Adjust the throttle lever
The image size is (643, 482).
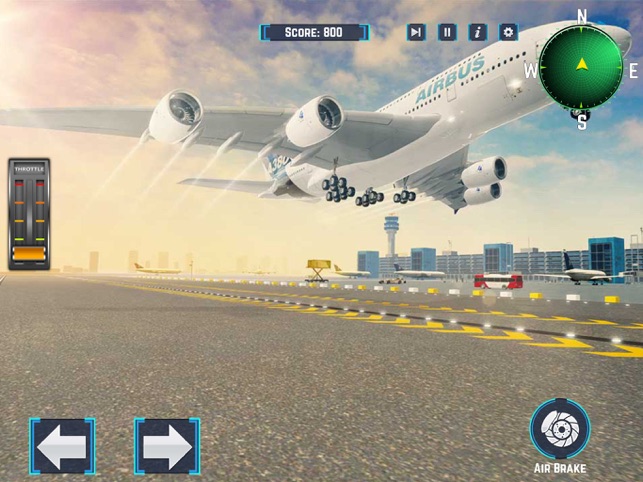(30, 254)
